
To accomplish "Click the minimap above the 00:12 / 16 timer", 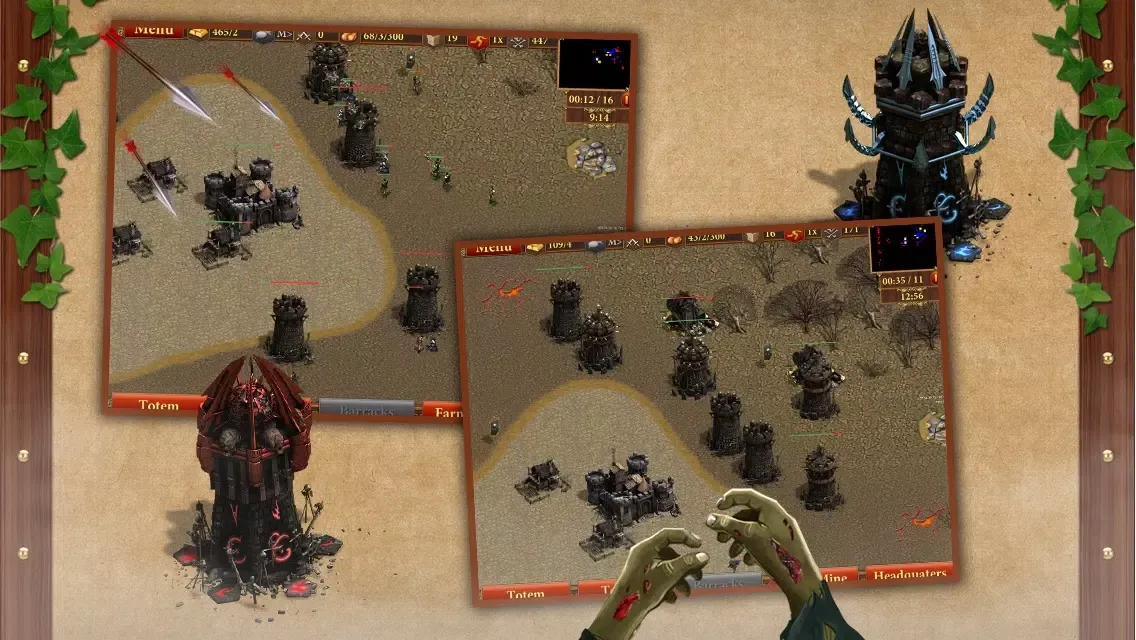I will (x=594, y=65).
